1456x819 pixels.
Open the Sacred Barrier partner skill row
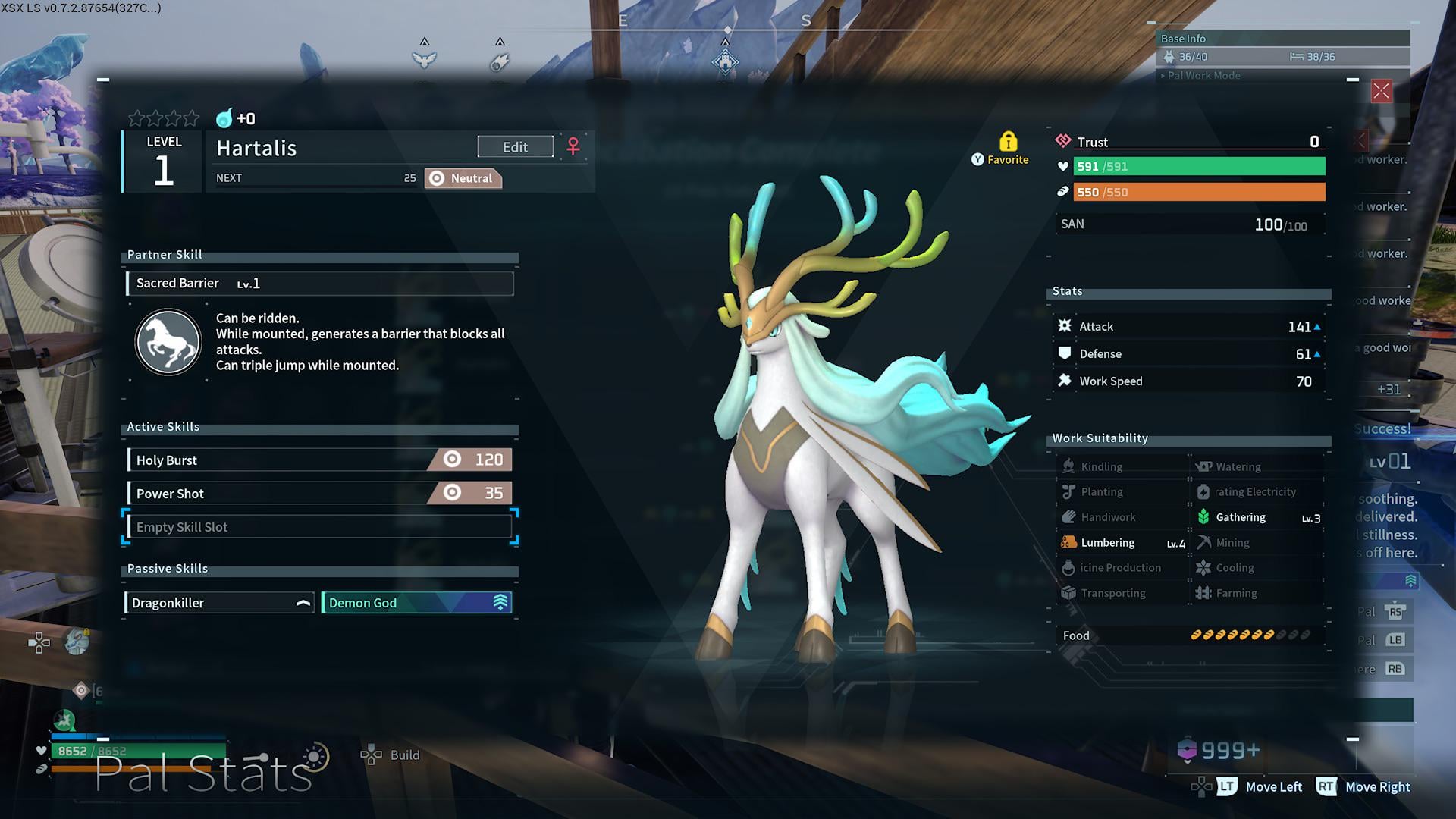(319, 284)
